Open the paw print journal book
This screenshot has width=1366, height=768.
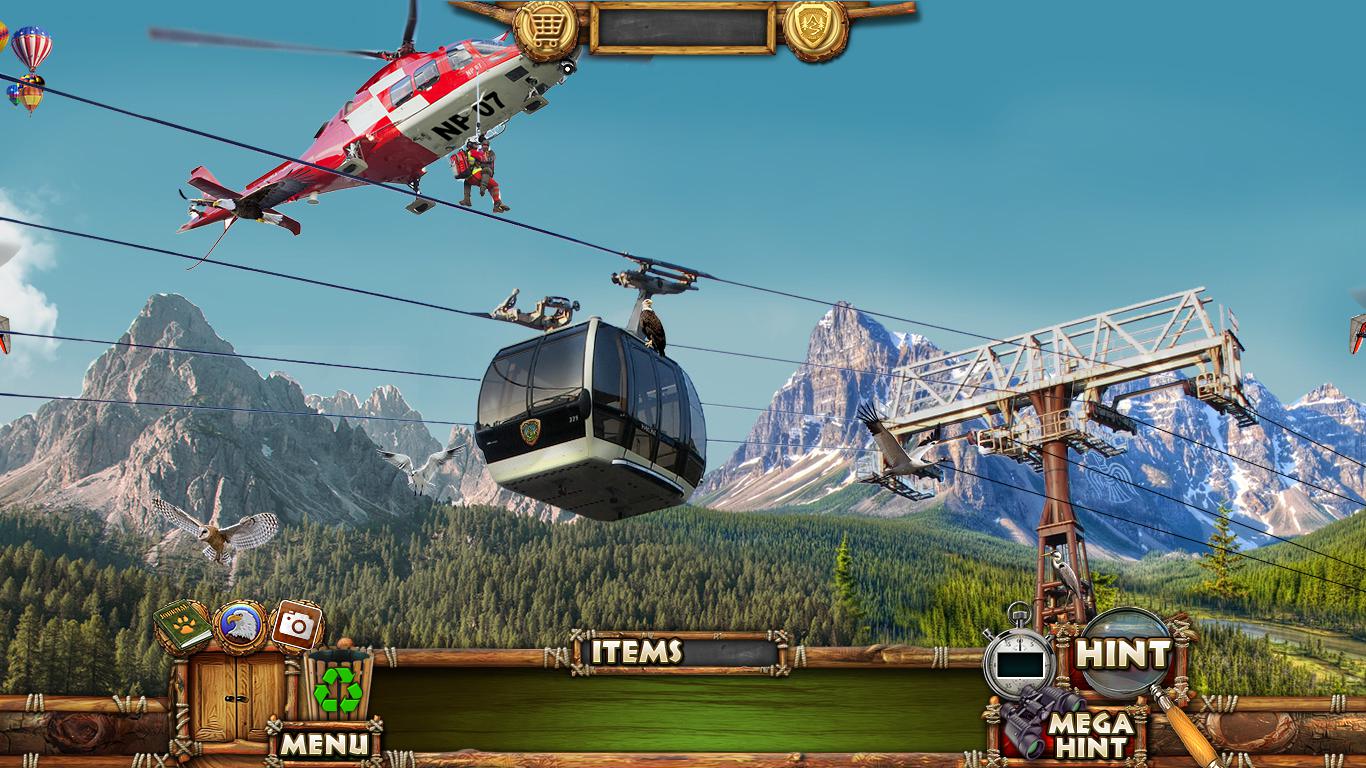[x=184, y=626]
